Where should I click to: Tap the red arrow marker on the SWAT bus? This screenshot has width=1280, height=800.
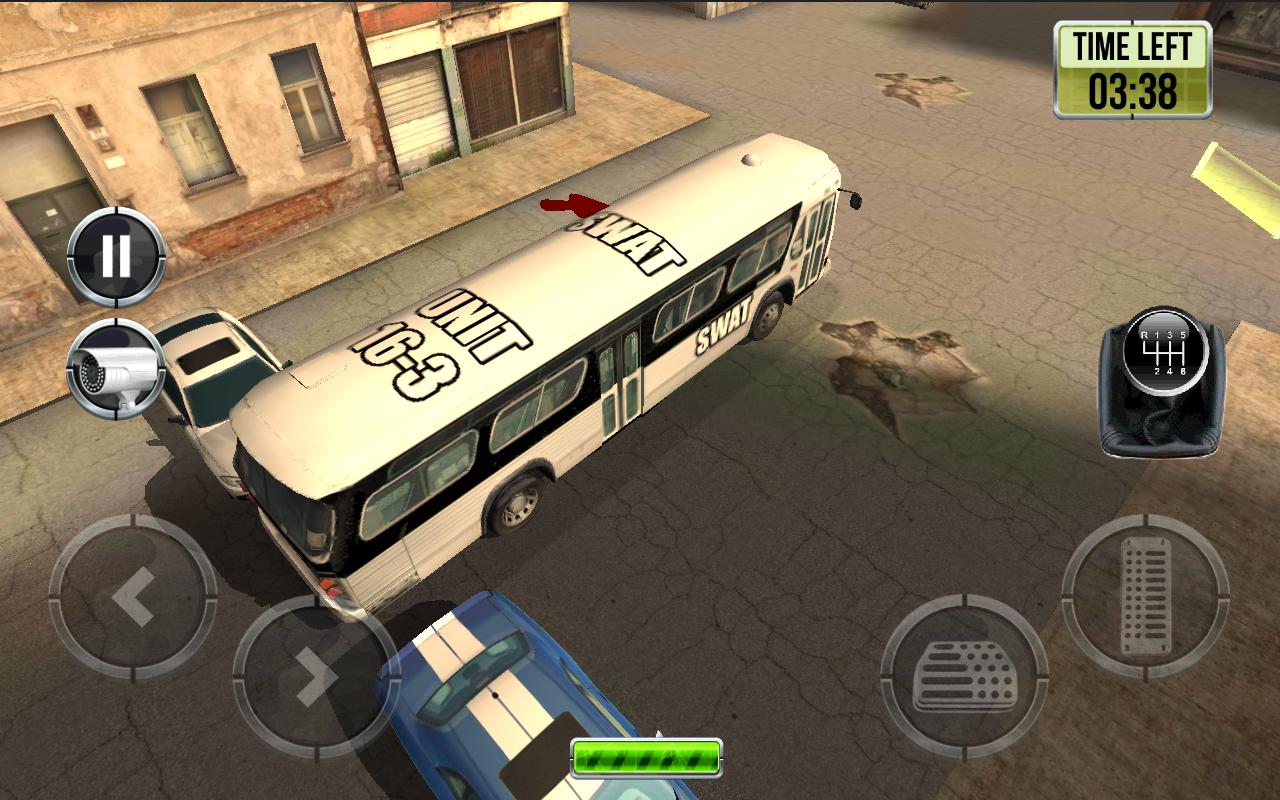(572, 207)
